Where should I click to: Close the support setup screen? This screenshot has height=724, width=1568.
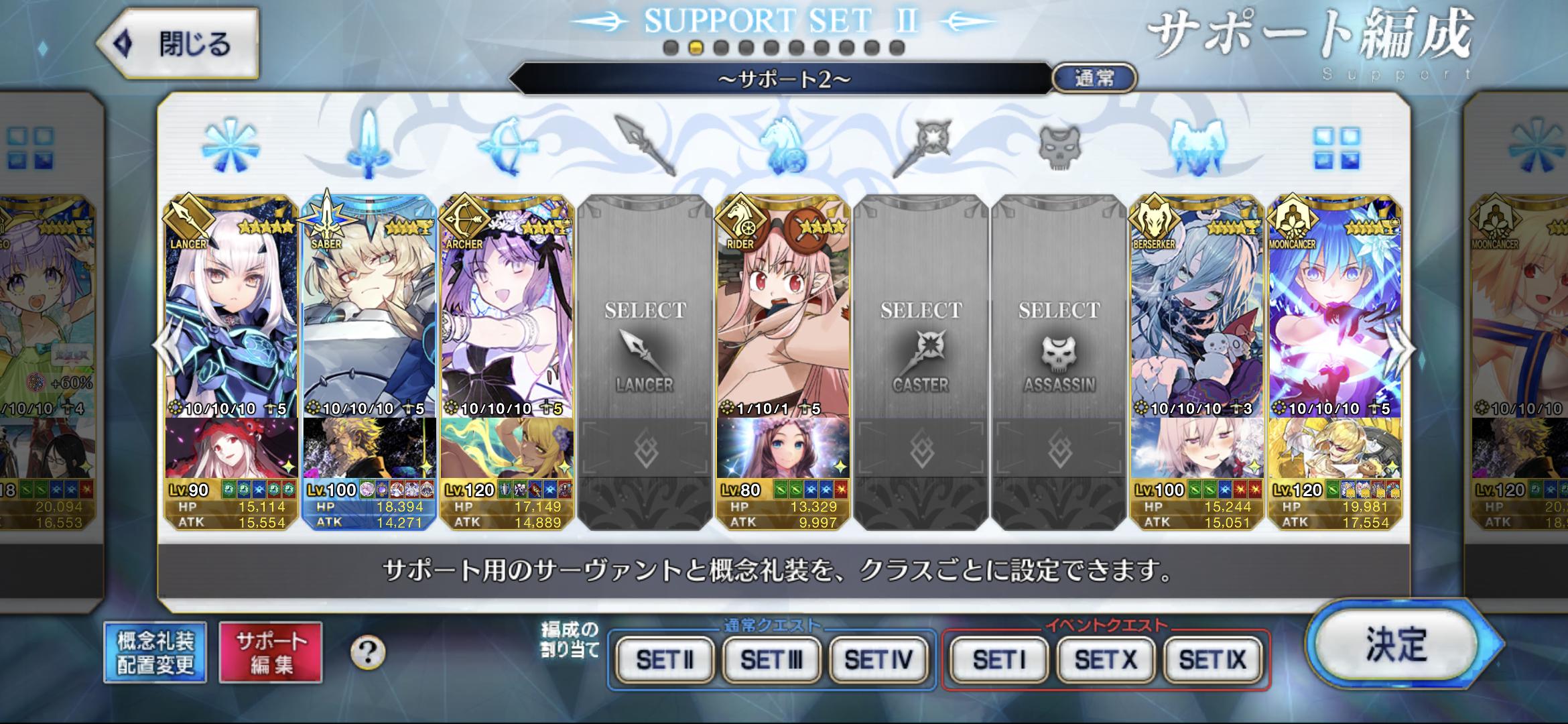click(x=178, y=44)
